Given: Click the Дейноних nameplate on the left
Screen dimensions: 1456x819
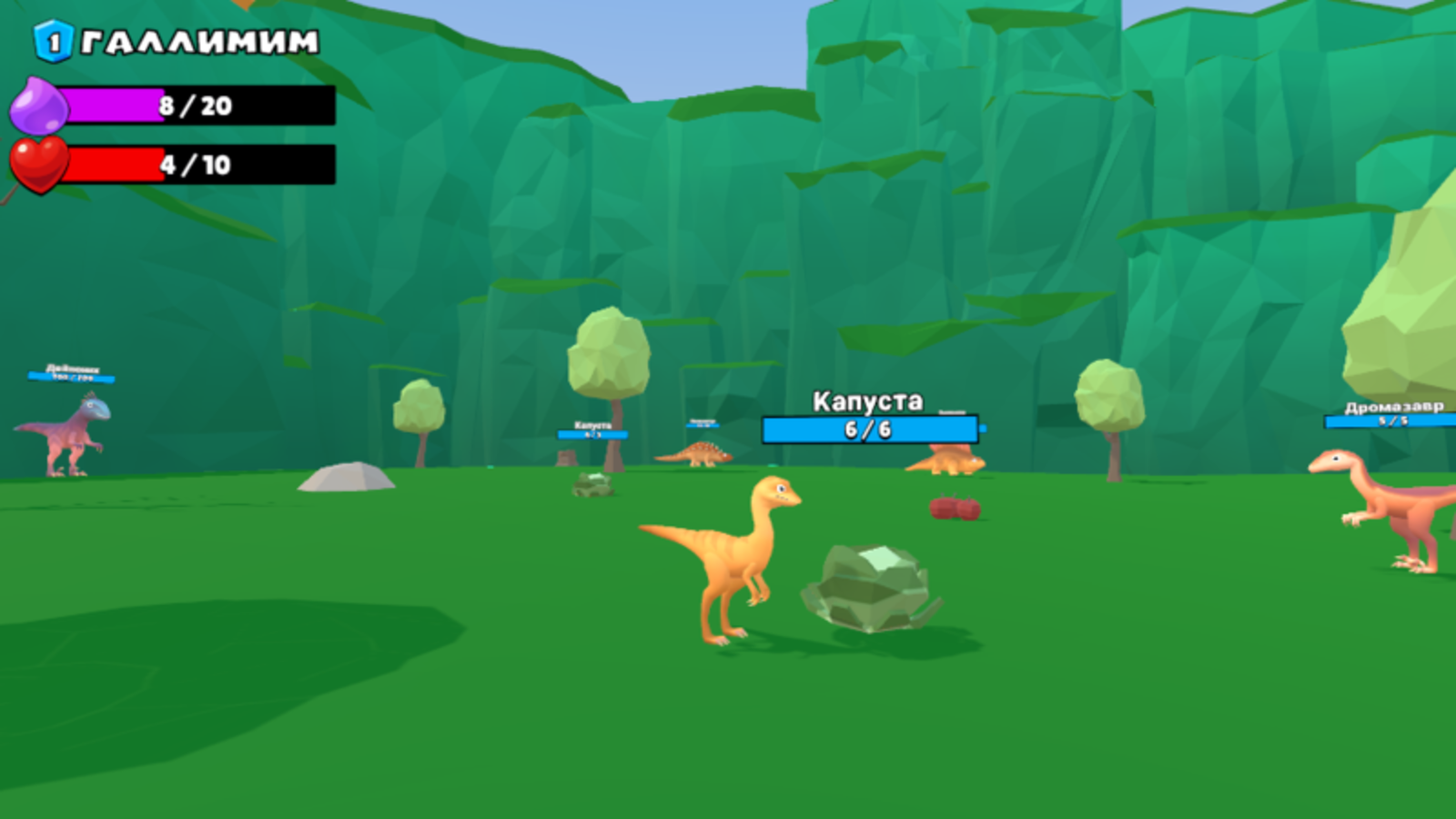Looking at the screenshot, I should tap(73, 370).
